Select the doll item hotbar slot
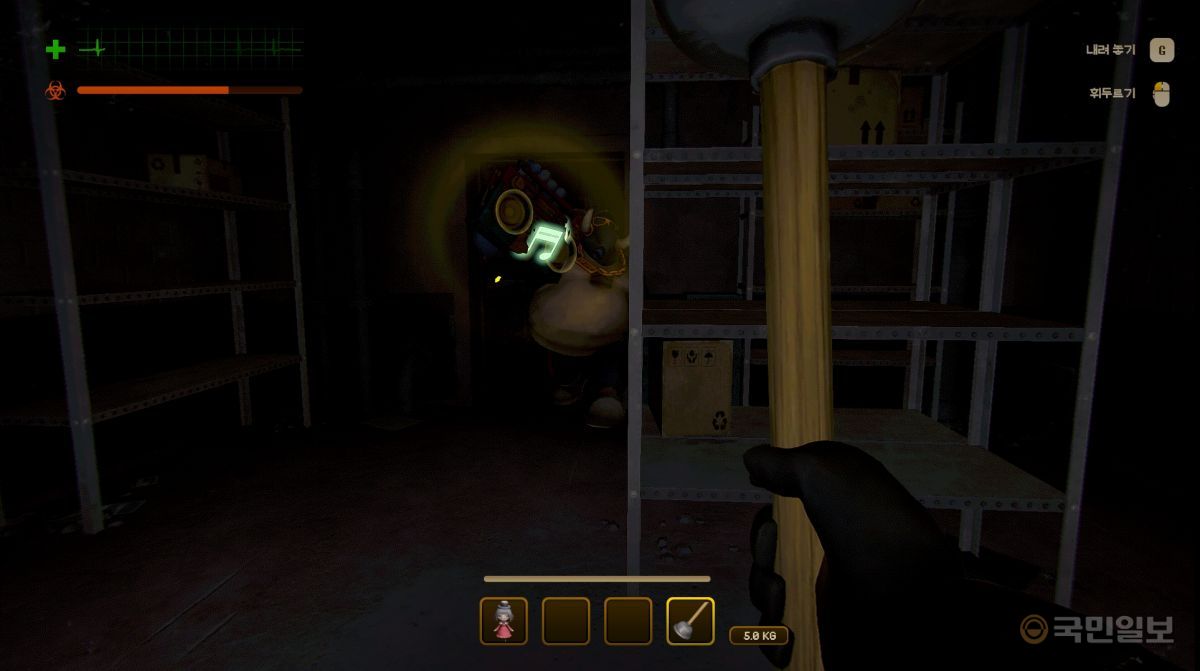 coord(503,621)
